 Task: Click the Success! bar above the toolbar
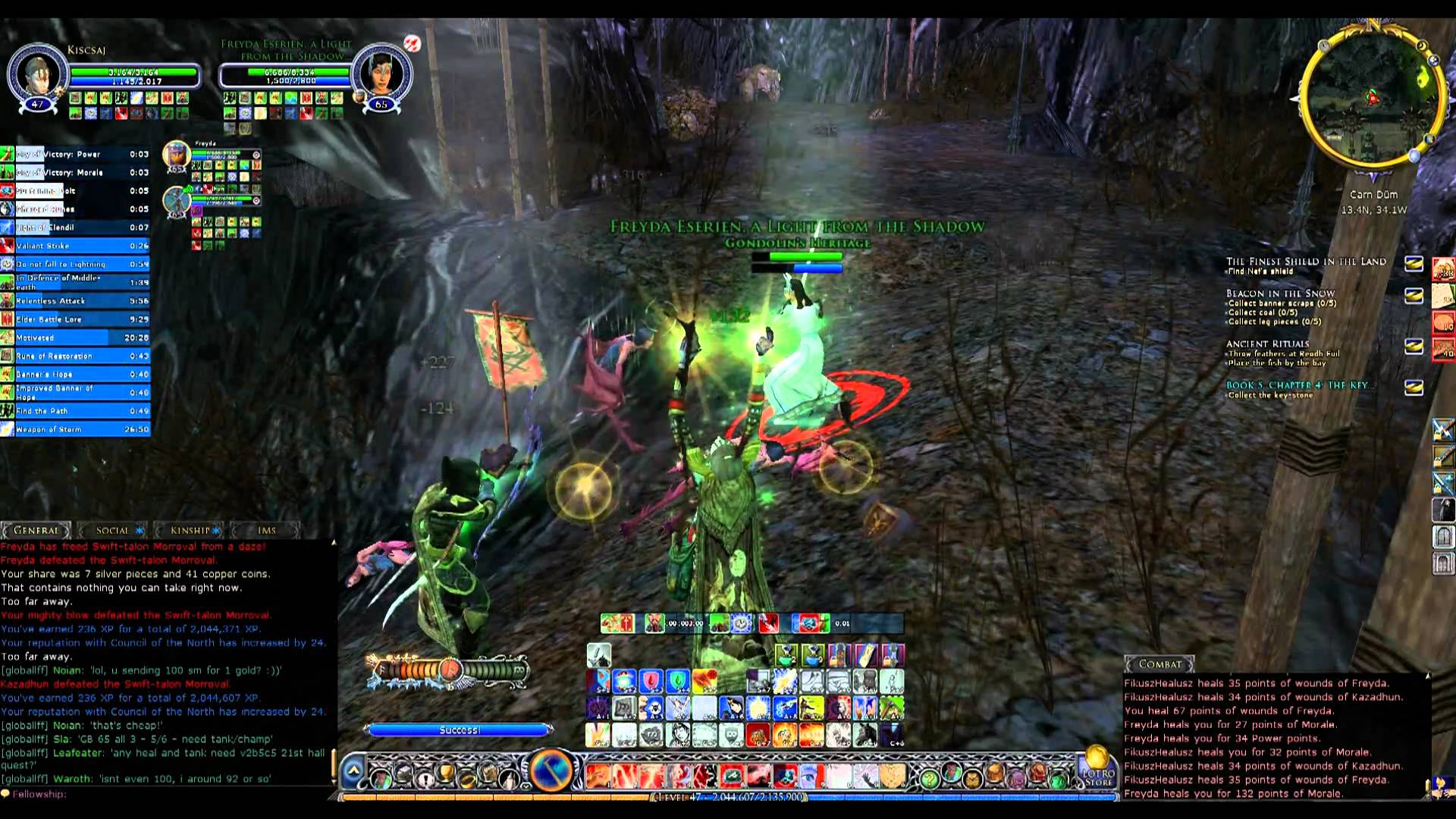tap(459, 730)
